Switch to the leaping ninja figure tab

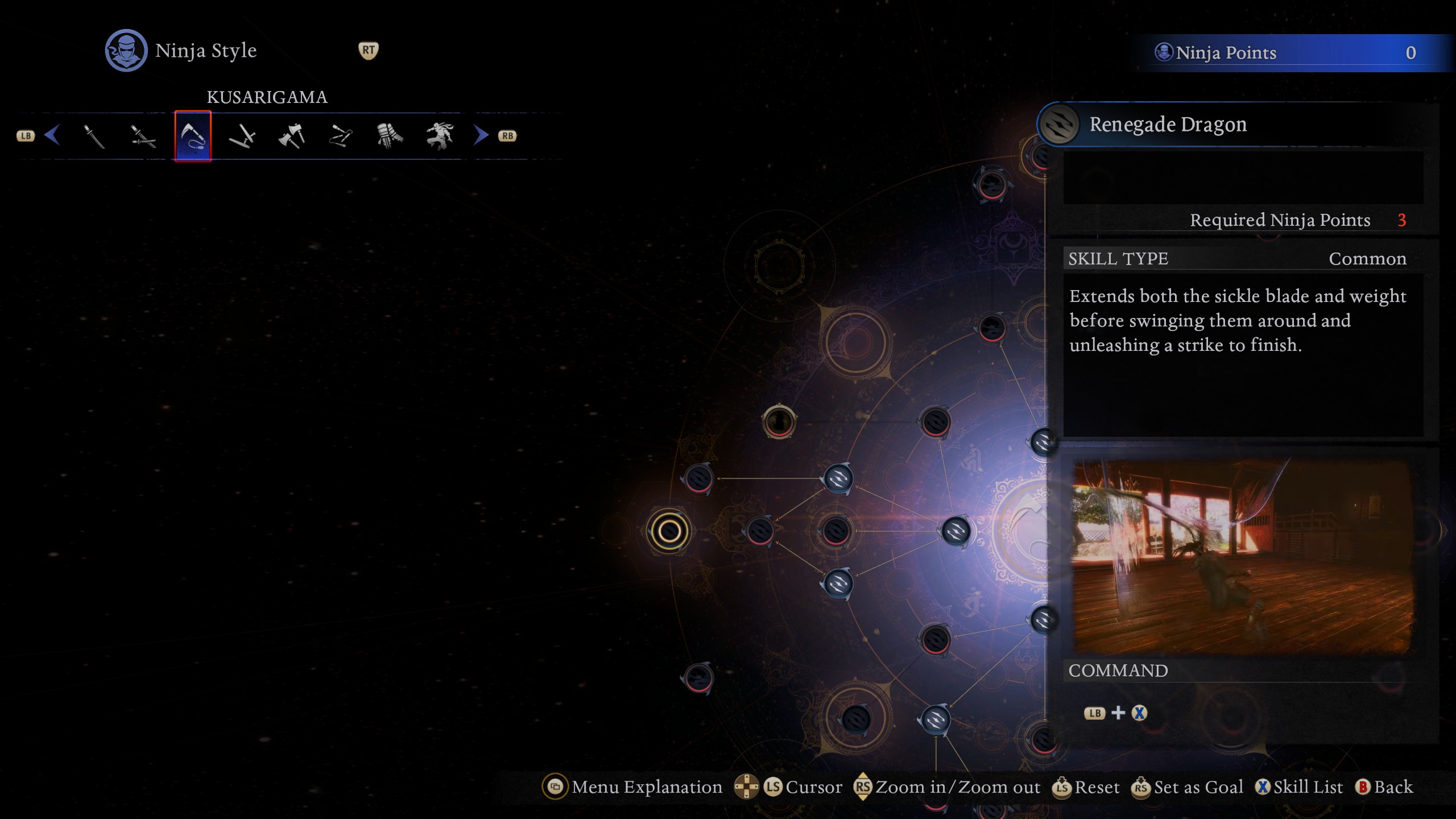439,136
